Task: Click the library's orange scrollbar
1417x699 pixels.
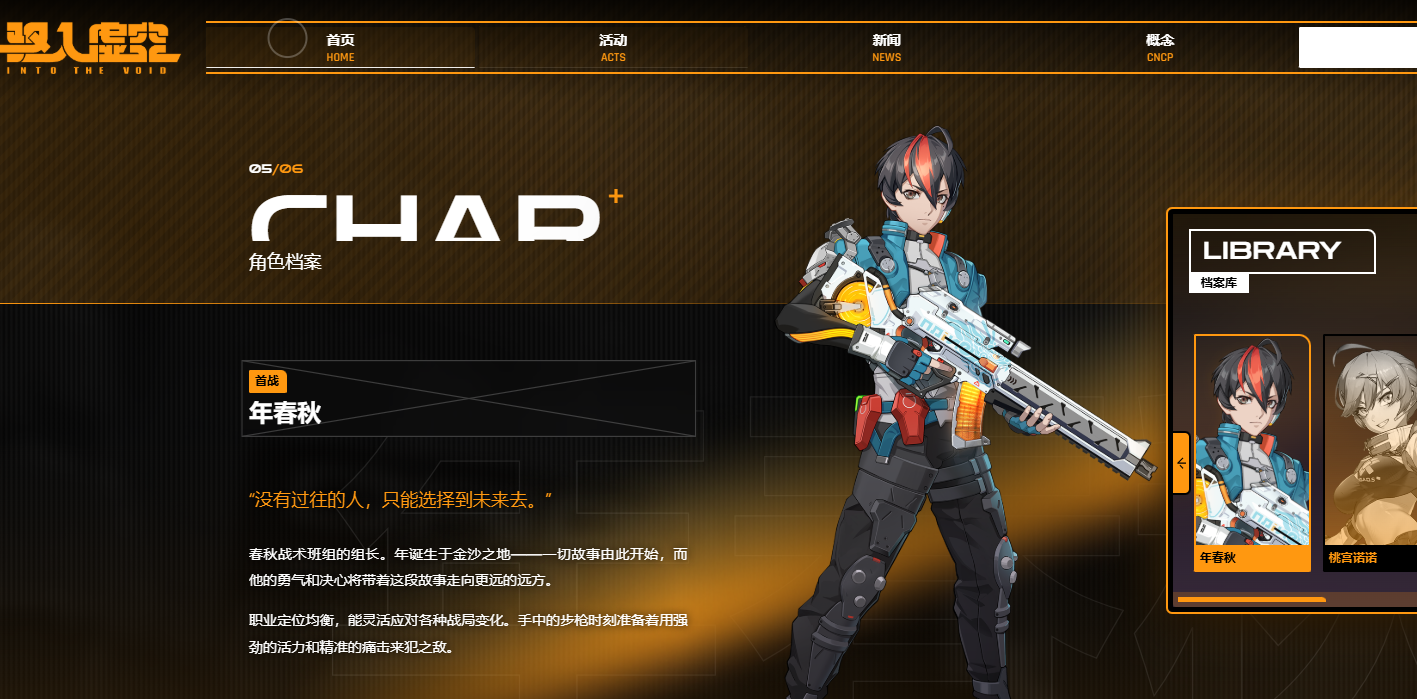Action: (x=1251, y=600)
